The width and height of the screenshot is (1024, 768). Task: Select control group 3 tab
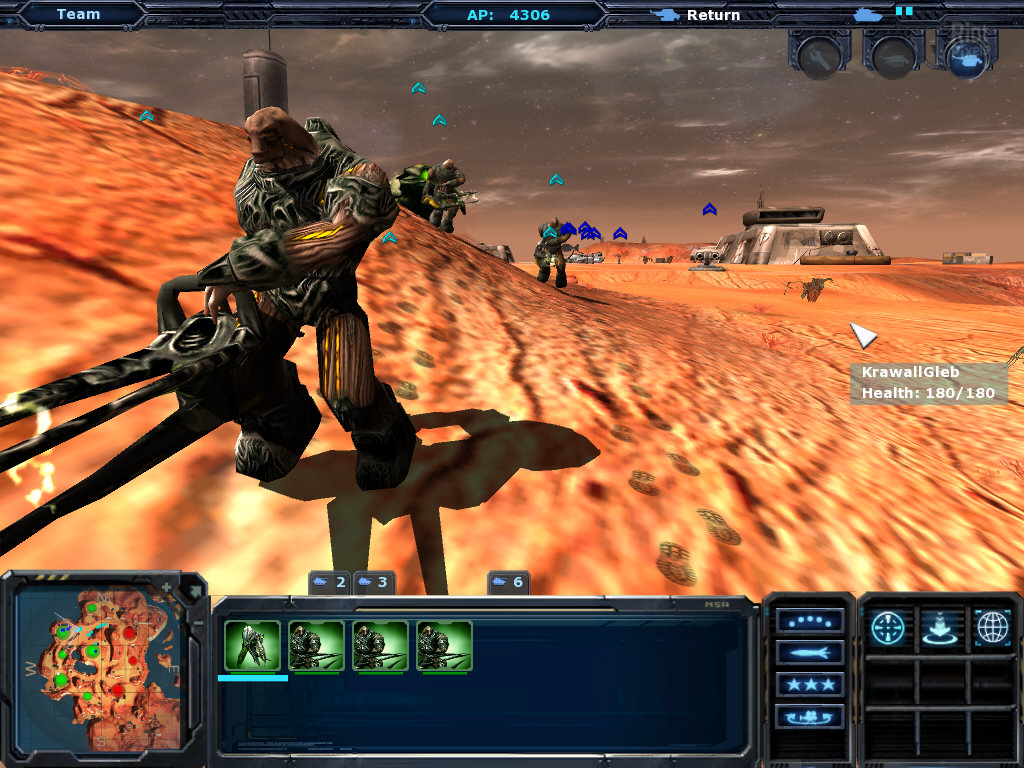point(371,582)
